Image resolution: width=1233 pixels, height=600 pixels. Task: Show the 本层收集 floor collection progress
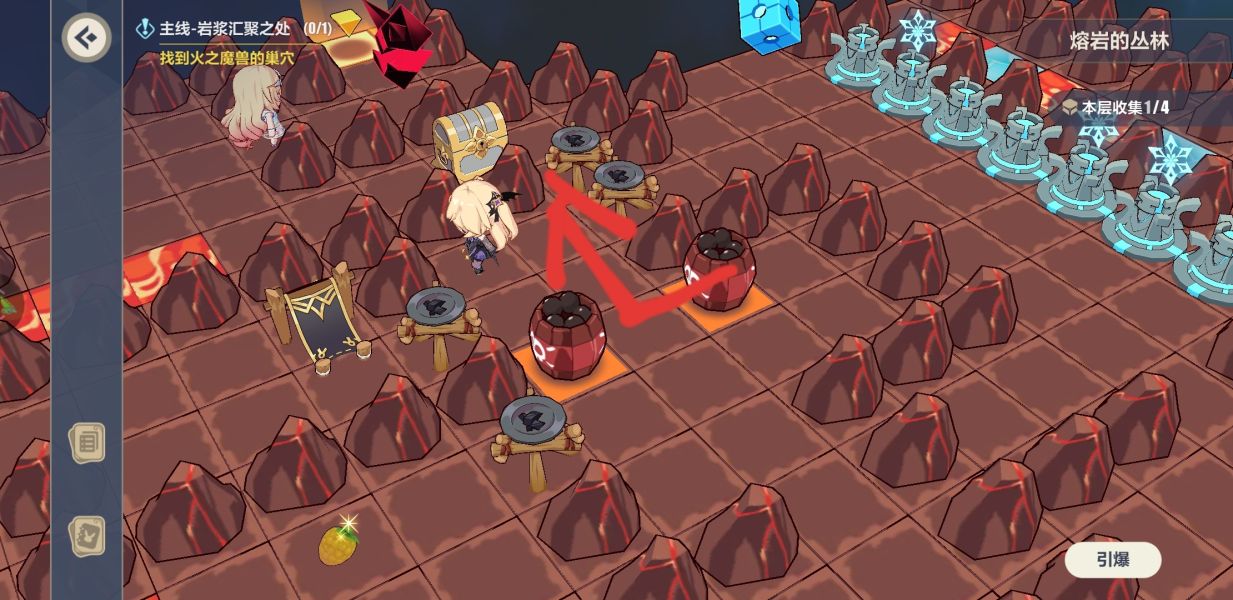(1116, 107)
